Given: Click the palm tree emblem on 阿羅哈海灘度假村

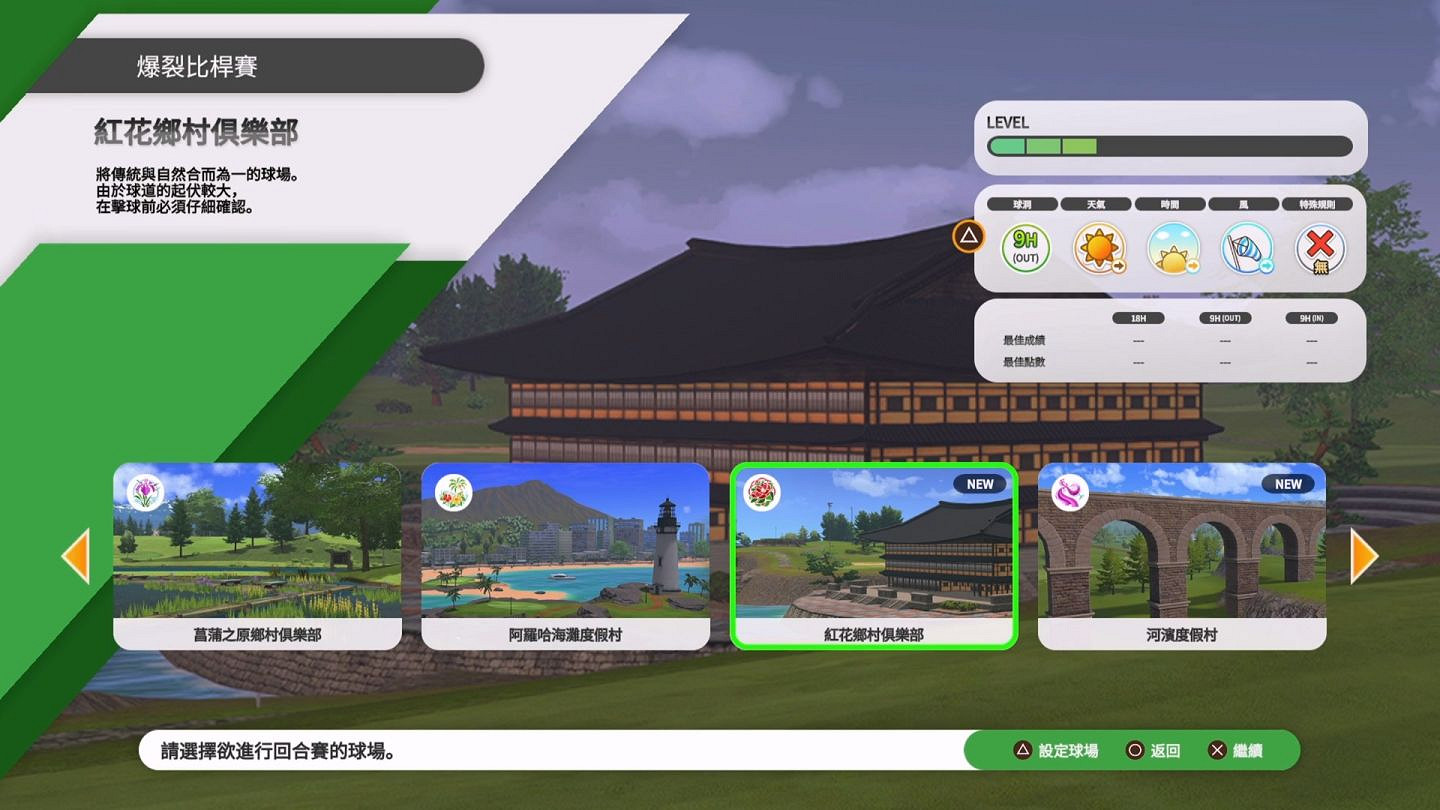Looking at the screenshot, I should pos(453,492).
